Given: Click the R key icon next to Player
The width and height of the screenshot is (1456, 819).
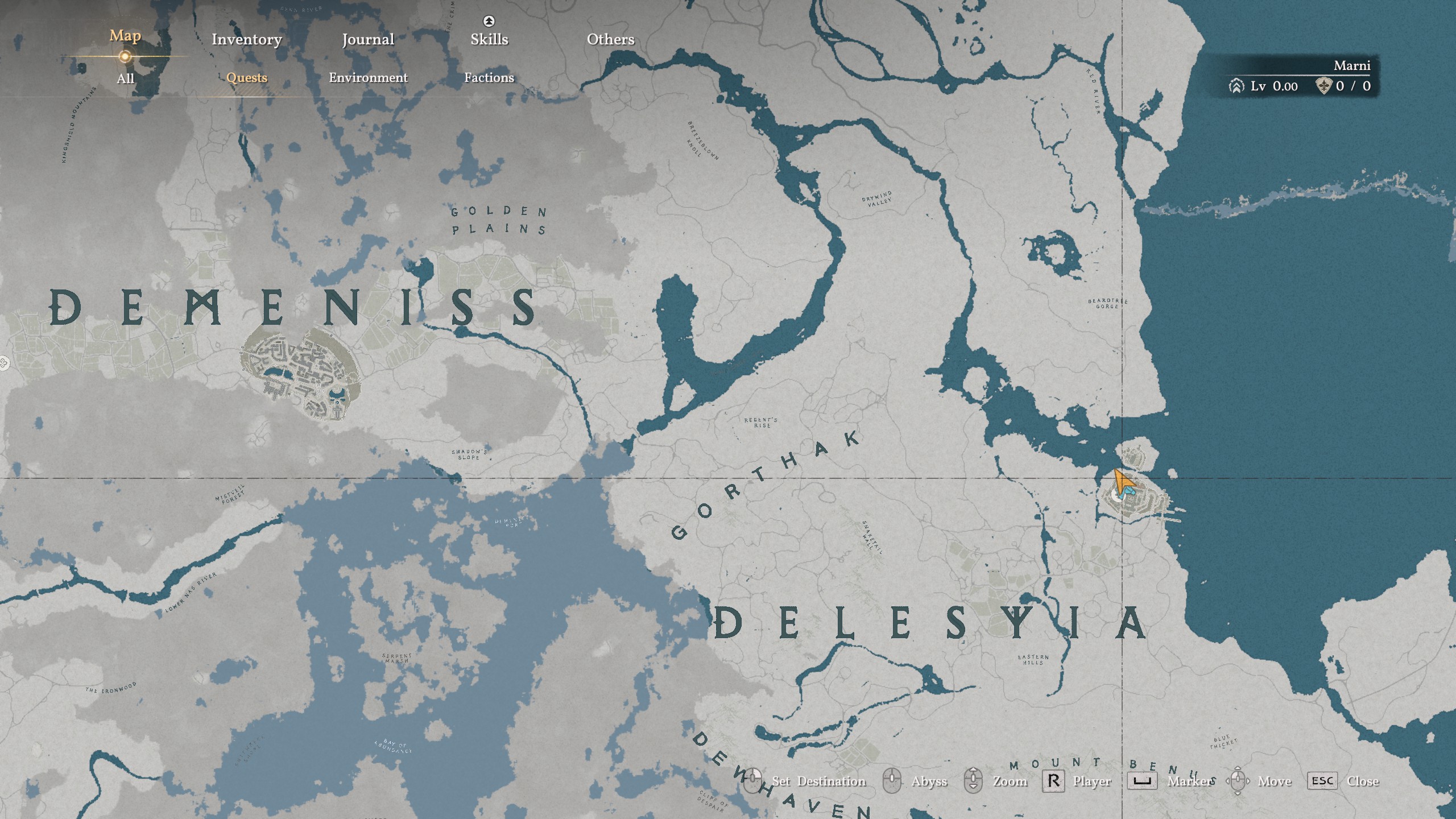Looking at the screenshot, I should pos(1054,781).
